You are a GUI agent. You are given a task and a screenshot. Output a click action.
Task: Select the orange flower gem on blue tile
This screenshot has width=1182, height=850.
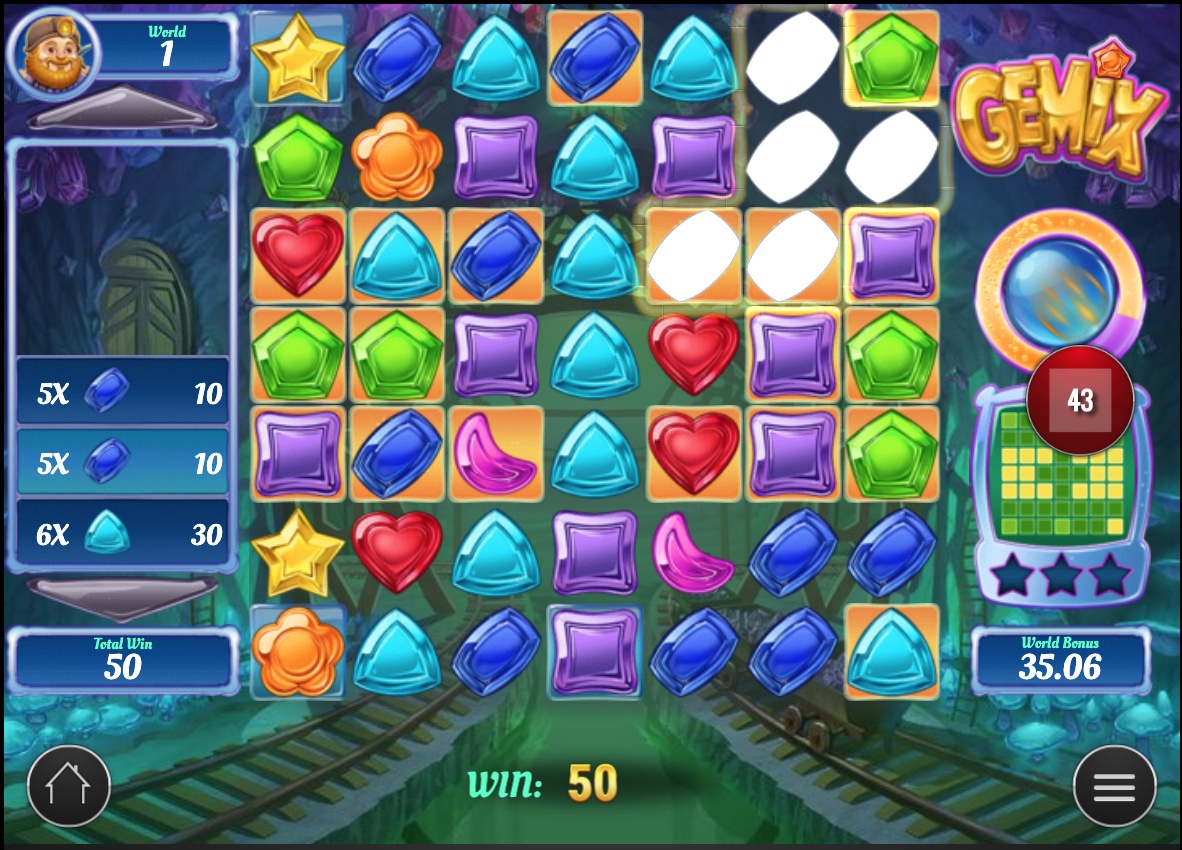coord(297,650)
